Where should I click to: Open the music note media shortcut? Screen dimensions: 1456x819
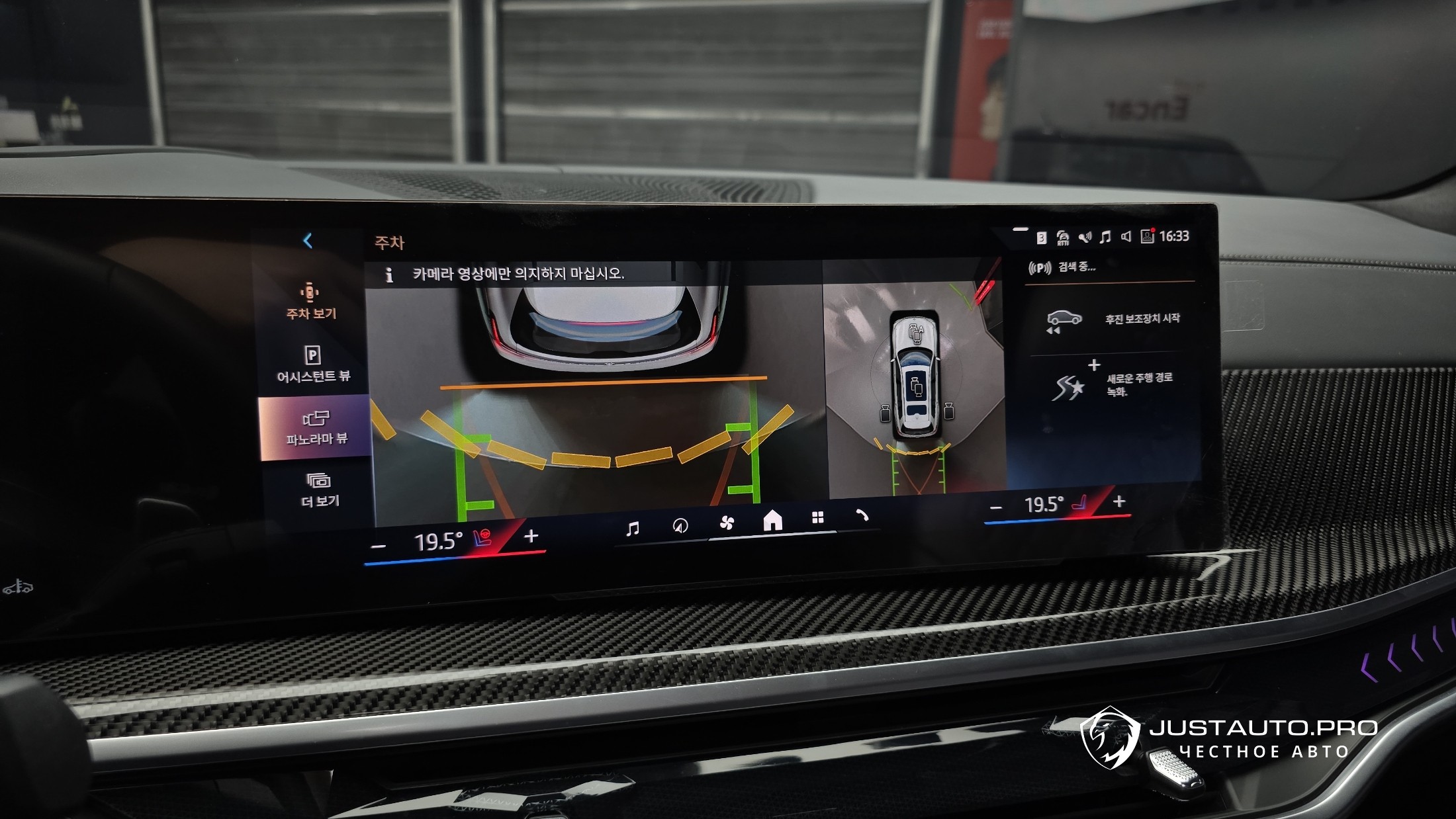[633, 528]
